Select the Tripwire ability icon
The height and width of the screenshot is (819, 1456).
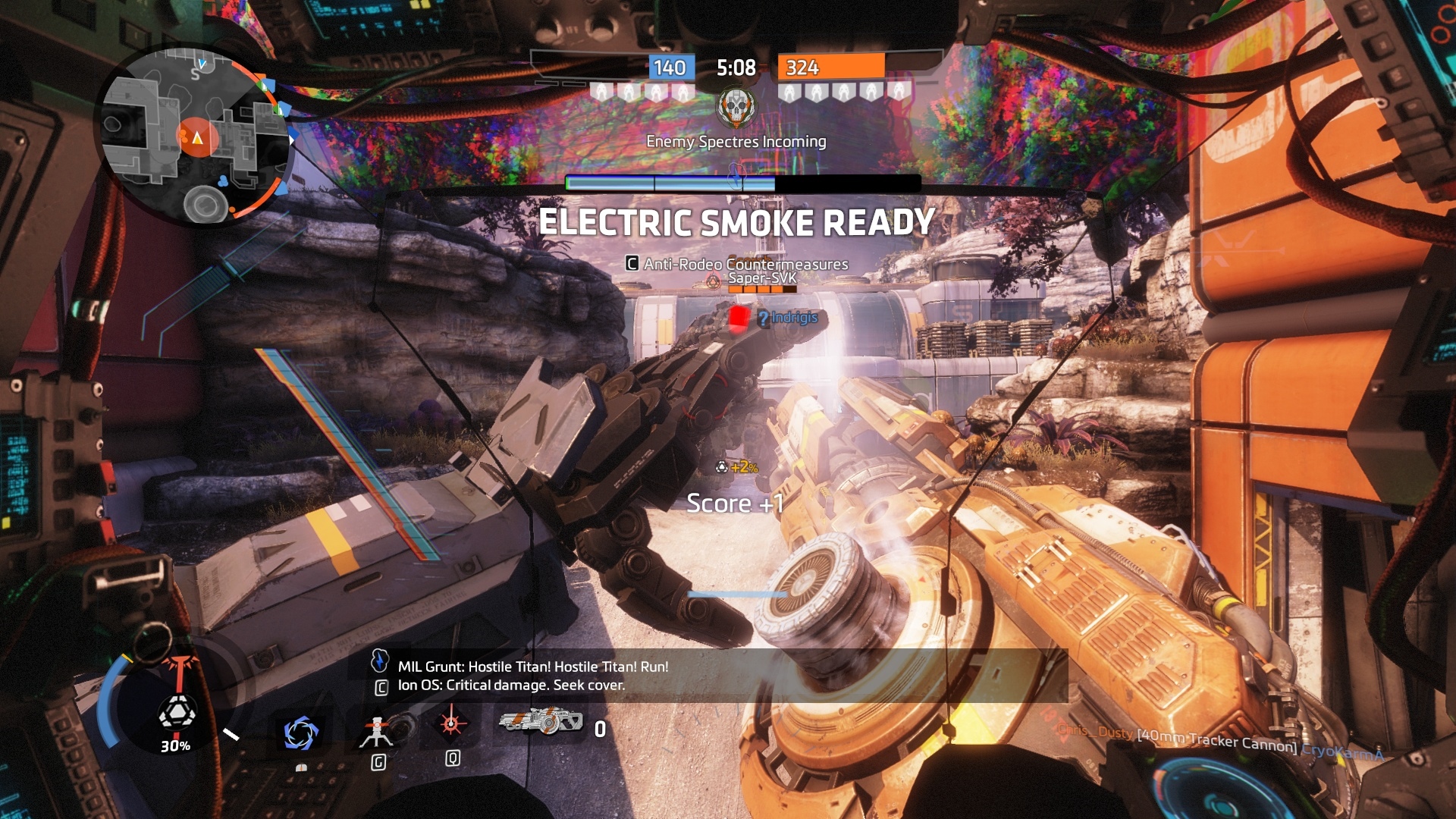377,730
